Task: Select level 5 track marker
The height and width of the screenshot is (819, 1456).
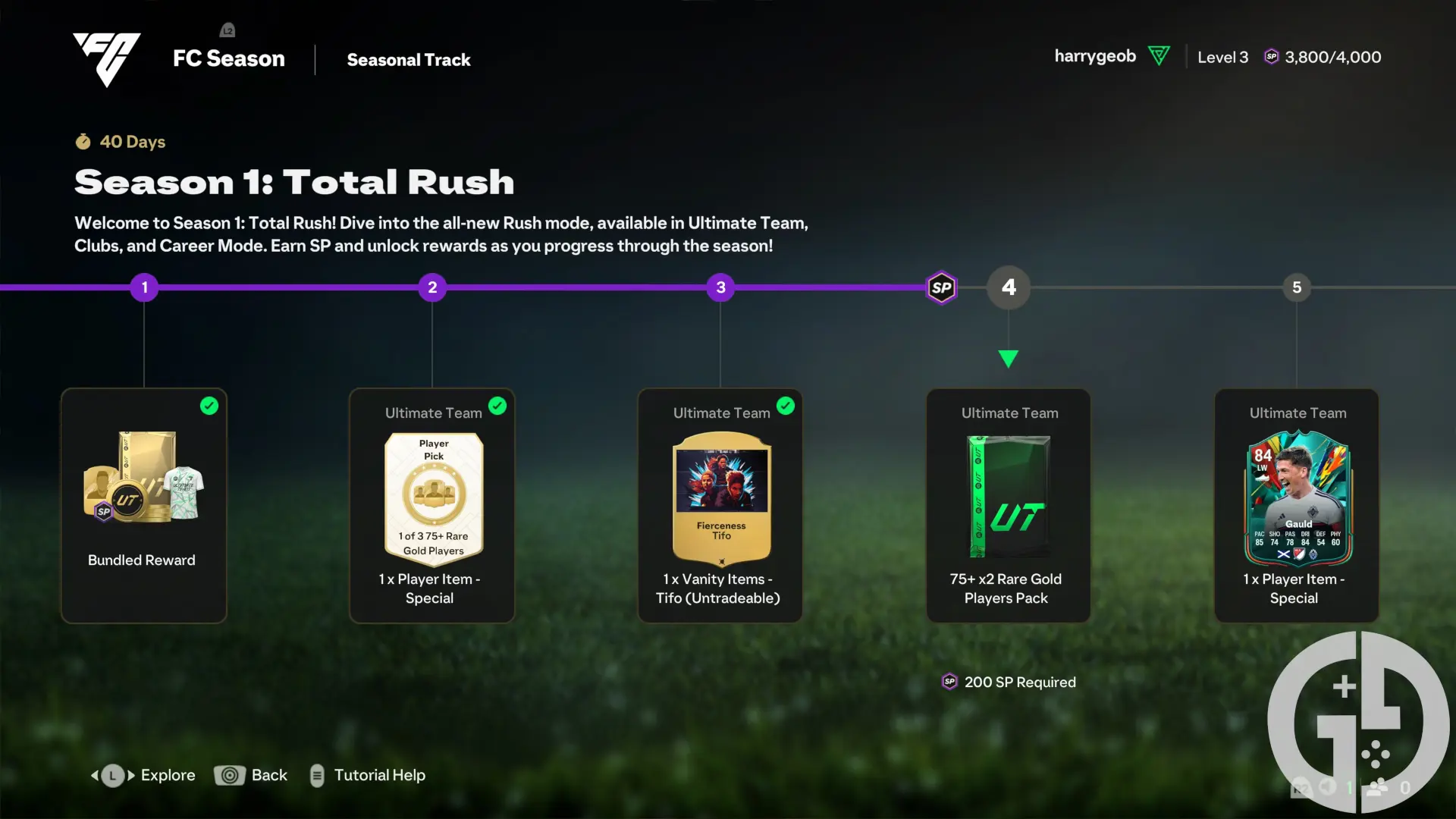Action: pos(1297,287)
